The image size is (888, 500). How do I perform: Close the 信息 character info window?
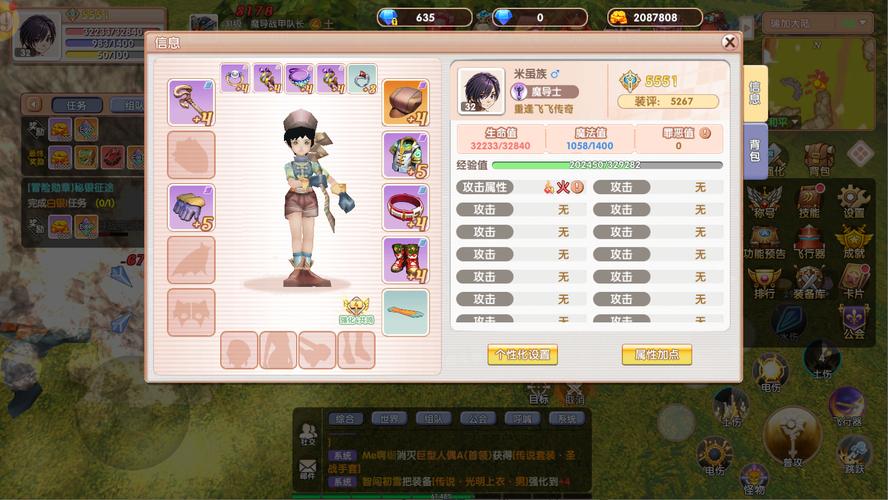tap(730, 42)
